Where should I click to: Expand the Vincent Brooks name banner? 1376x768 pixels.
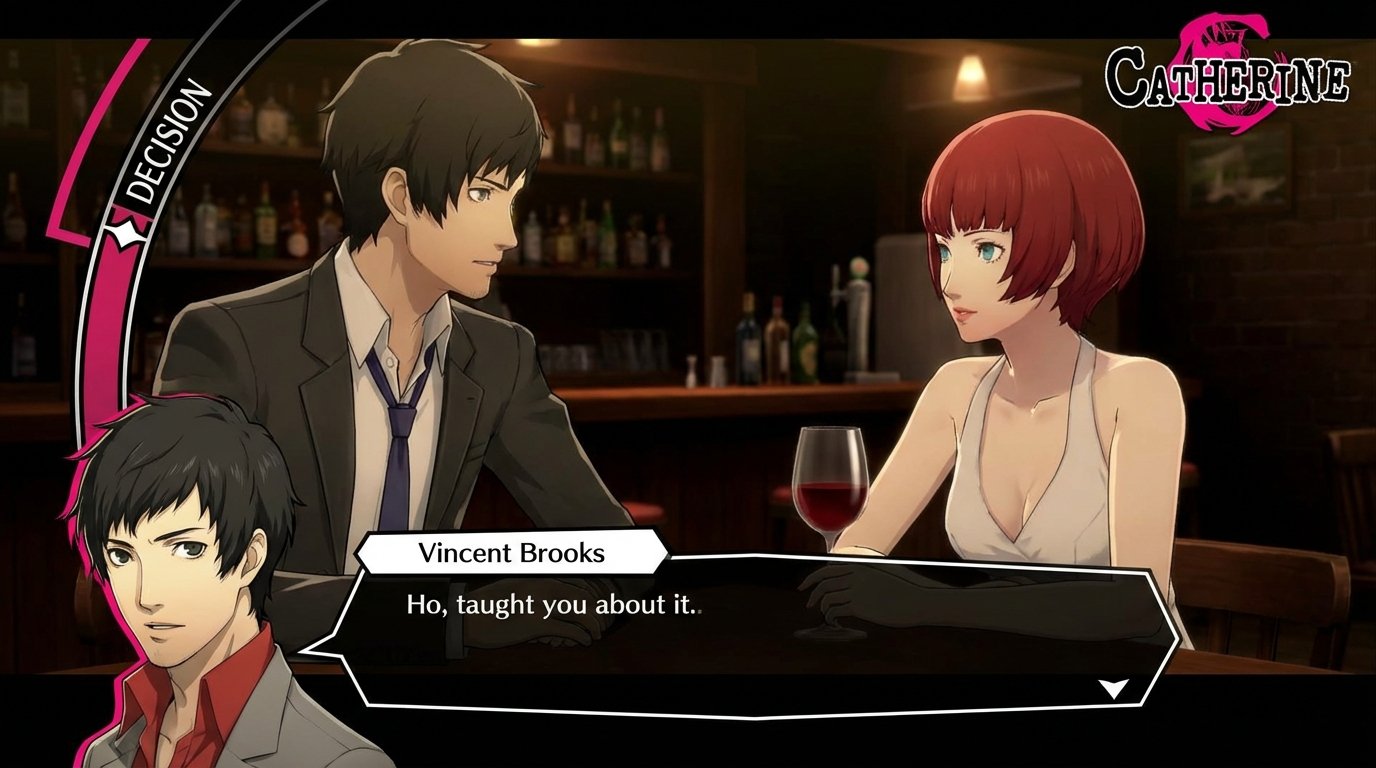click(512, 552)
